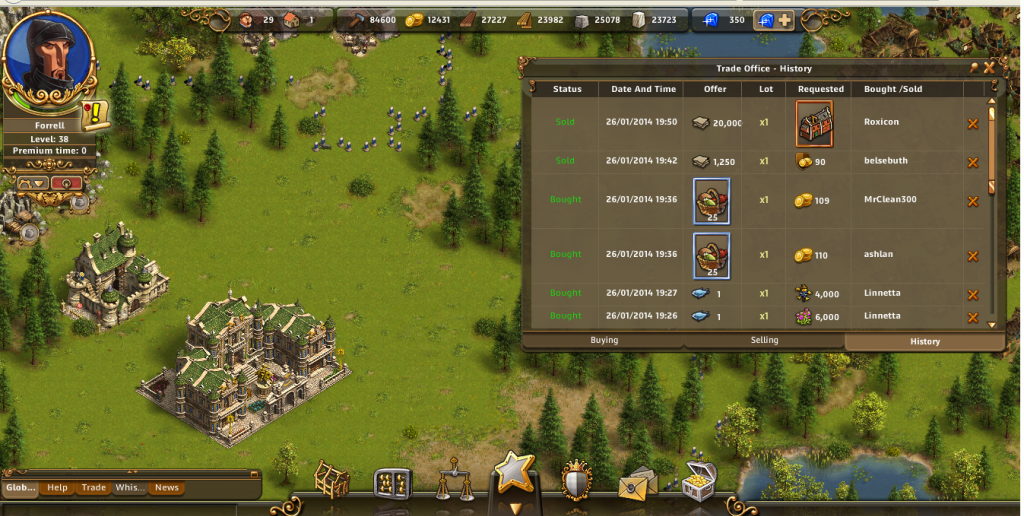Click the requested toolbox item from Roxicon
Viewport: 1024px width, 516px height.
point(814,123)
